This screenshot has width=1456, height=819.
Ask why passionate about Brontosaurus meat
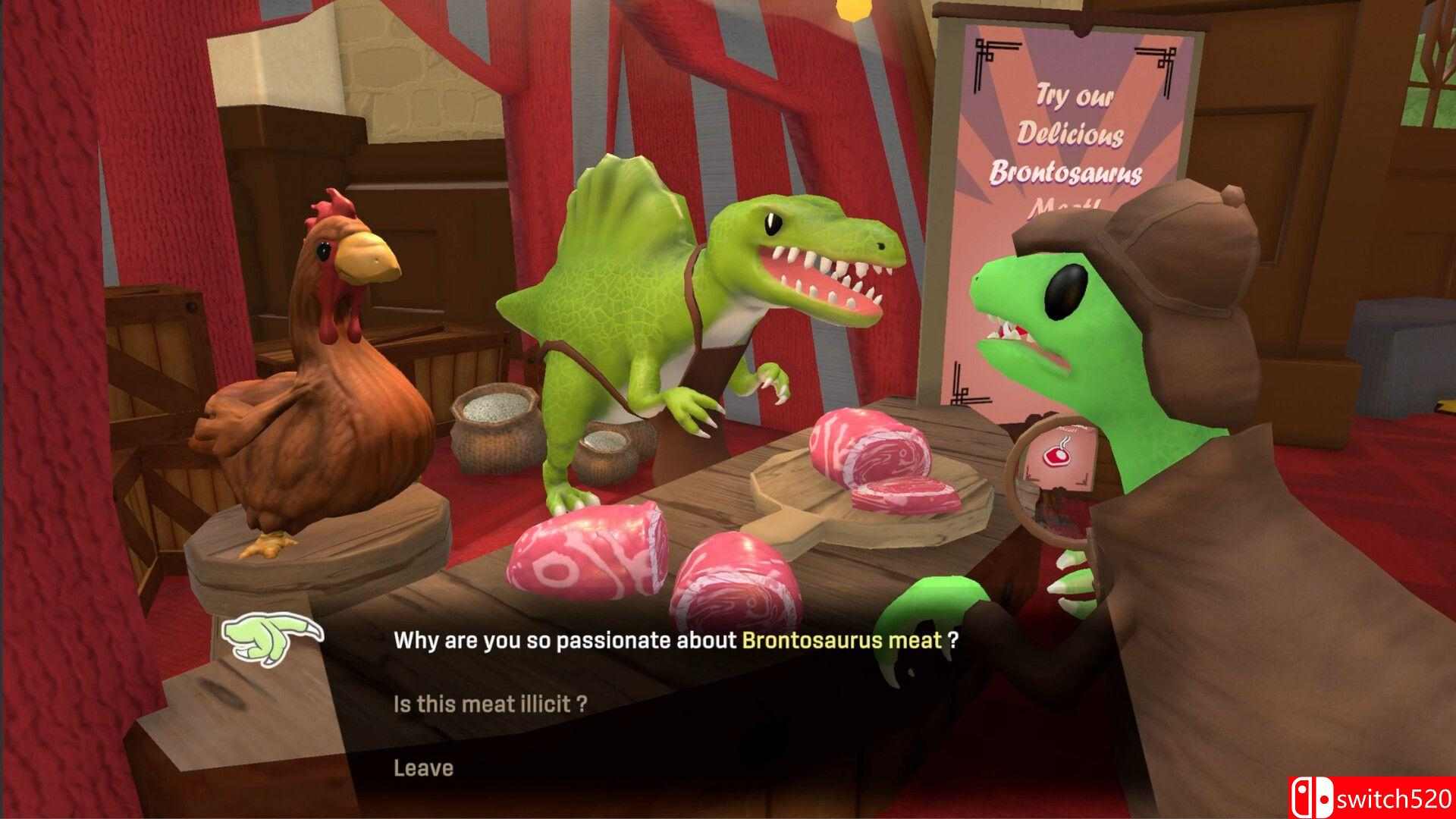coord(675,641)
